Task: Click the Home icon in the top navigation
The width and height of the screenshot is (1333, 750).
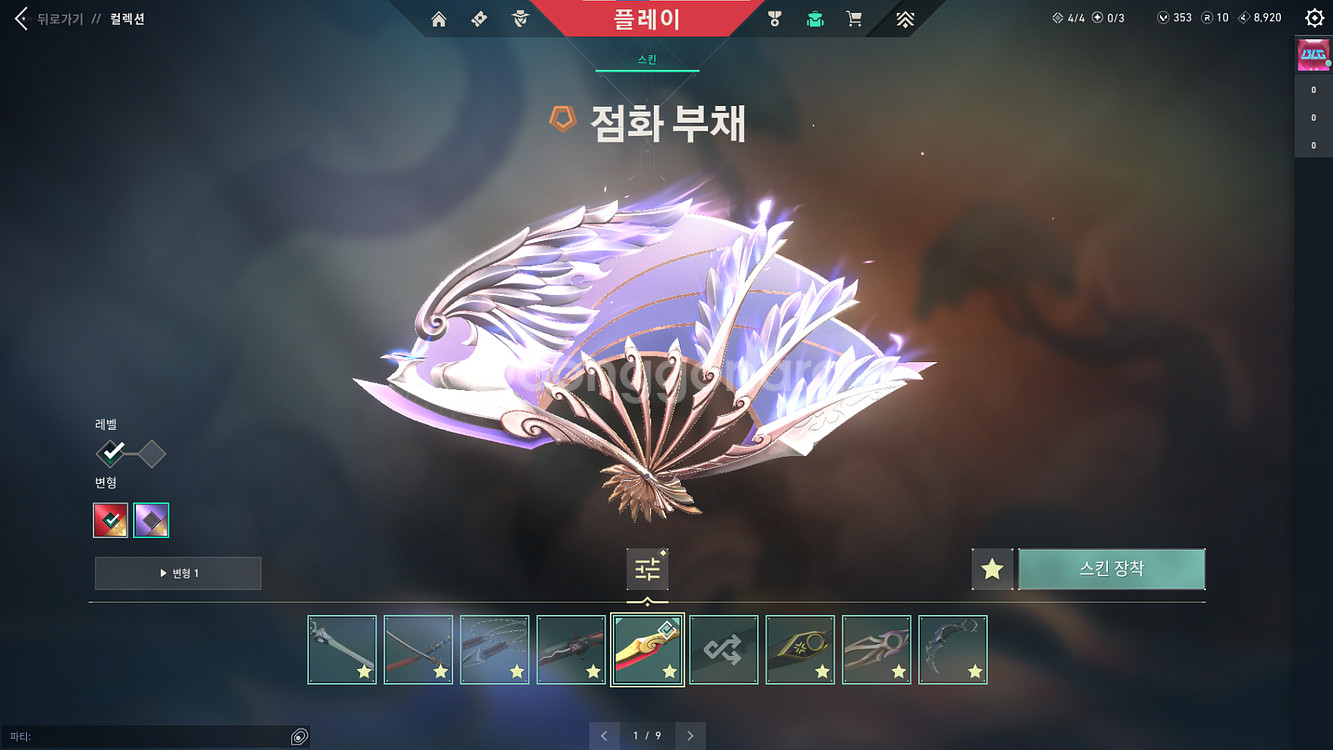Action: coord(438,17)
